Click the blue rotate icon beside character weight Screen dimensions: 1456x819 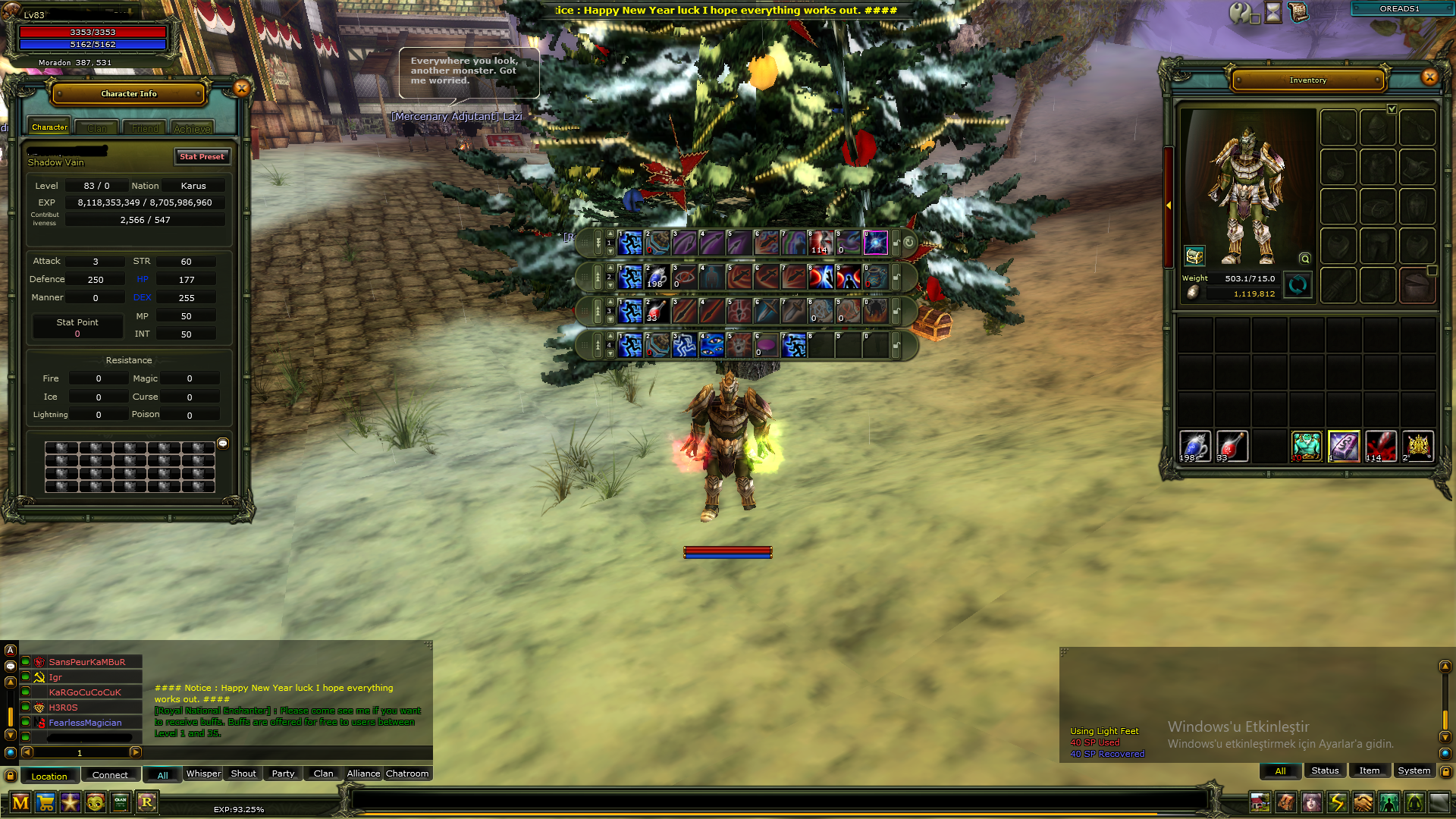point(1298,286)
